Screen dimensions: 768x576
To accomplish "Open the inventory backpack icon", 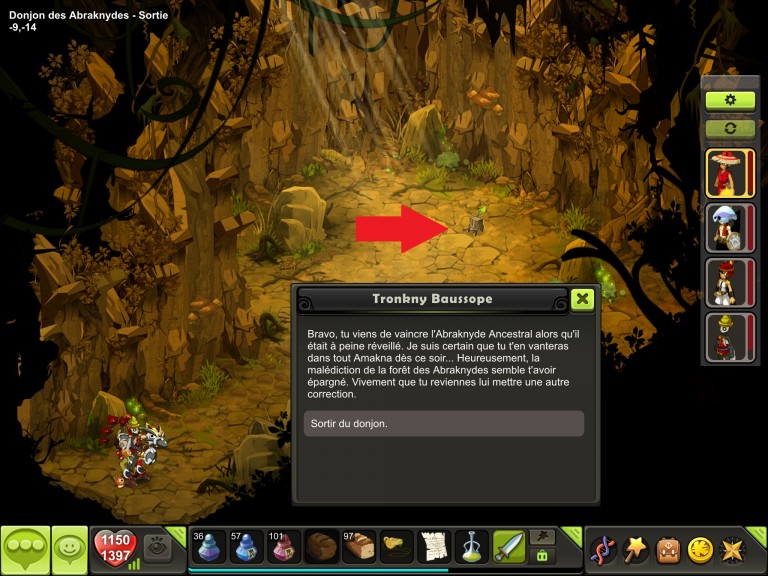I will (668, 549).
